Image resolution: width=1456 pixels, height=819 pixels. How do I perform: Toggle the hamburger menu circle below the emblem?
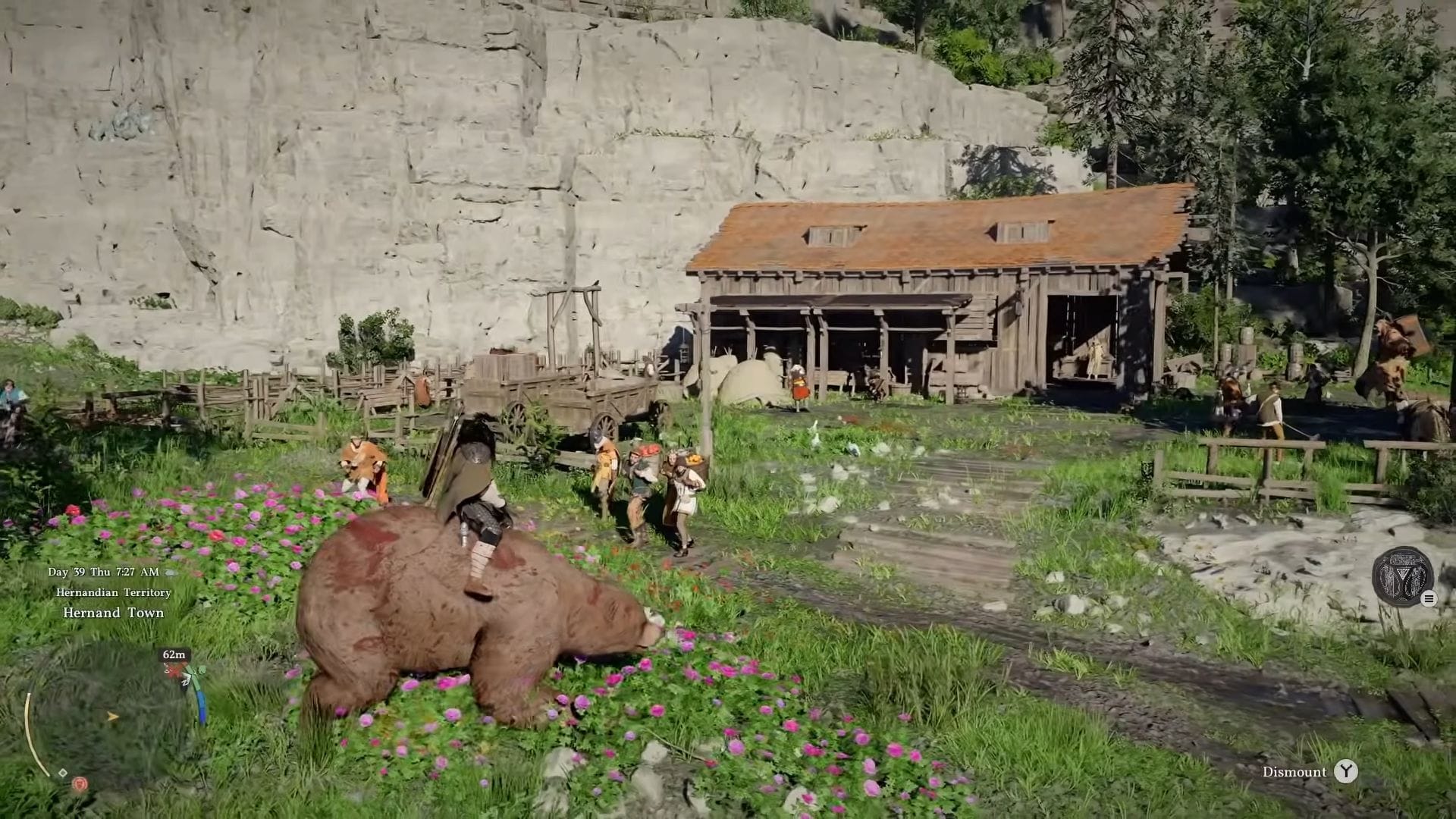pyautogui.click(x=1429, y=599)
